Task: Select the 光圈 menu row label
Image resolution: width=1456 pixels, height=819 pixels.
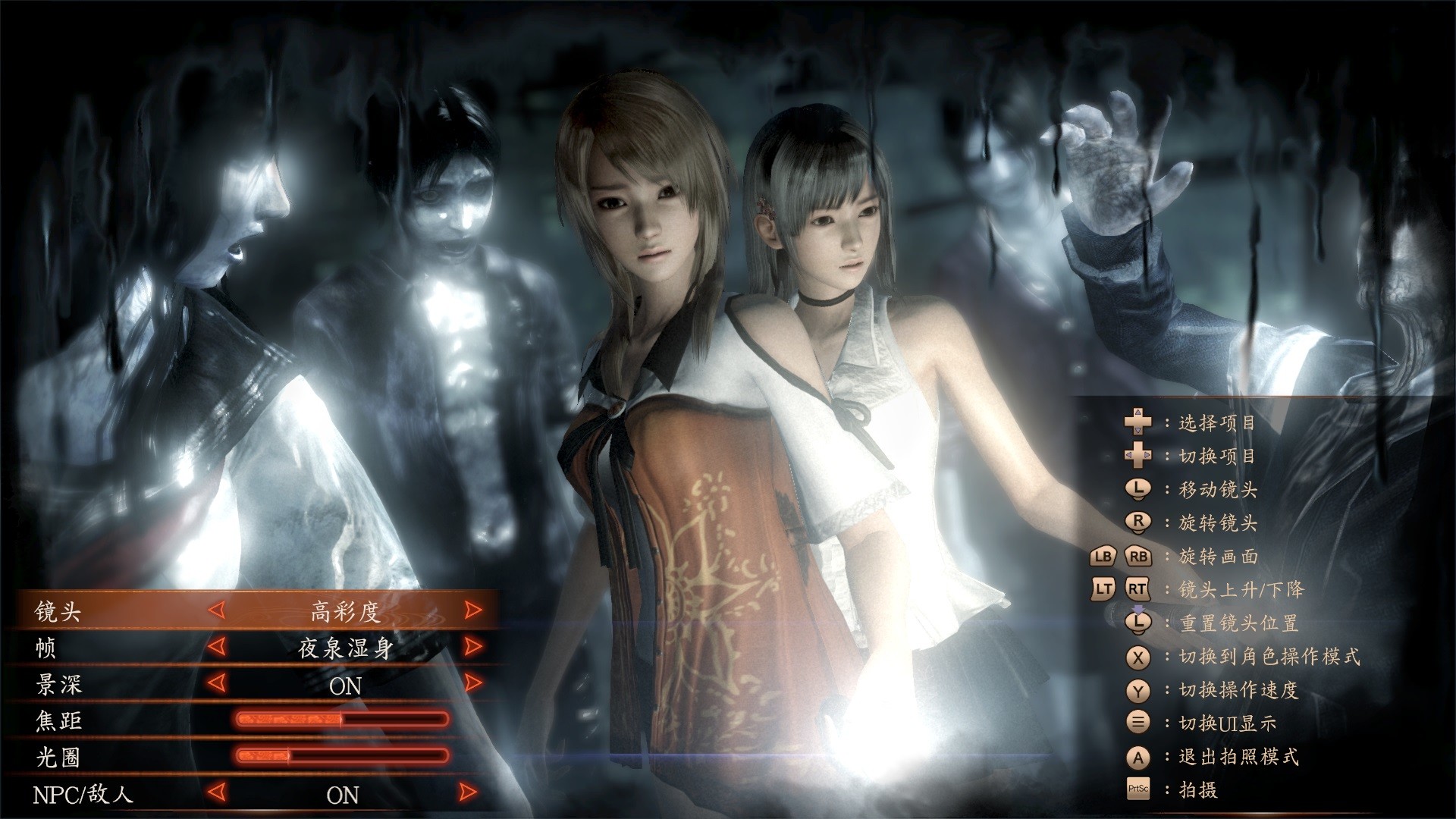Action: (58, 757)
